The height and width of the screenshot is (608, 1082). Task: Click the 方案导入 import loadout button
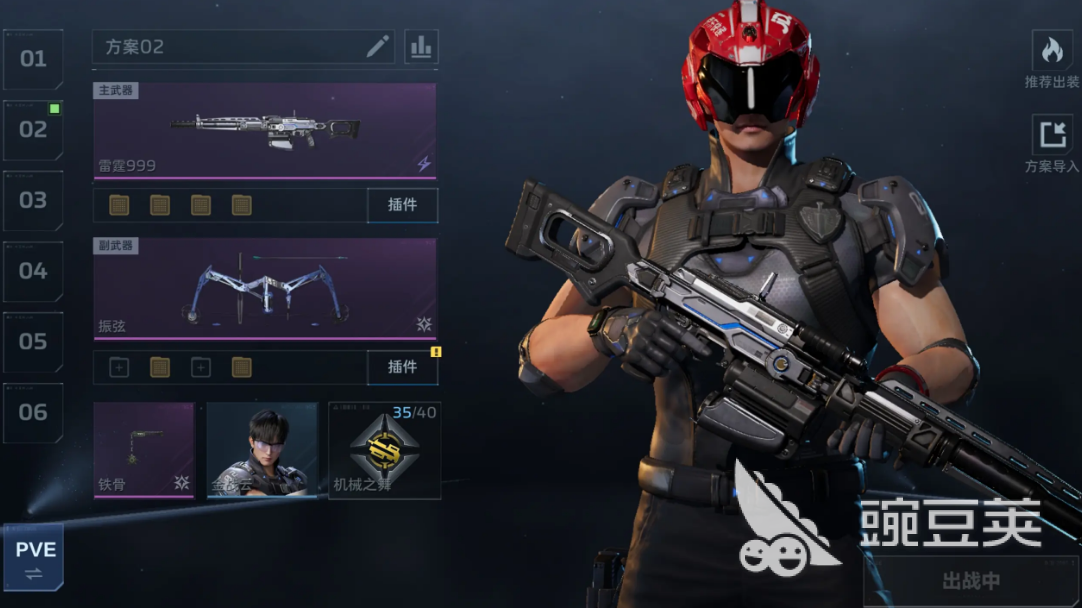coord(1052,145)
